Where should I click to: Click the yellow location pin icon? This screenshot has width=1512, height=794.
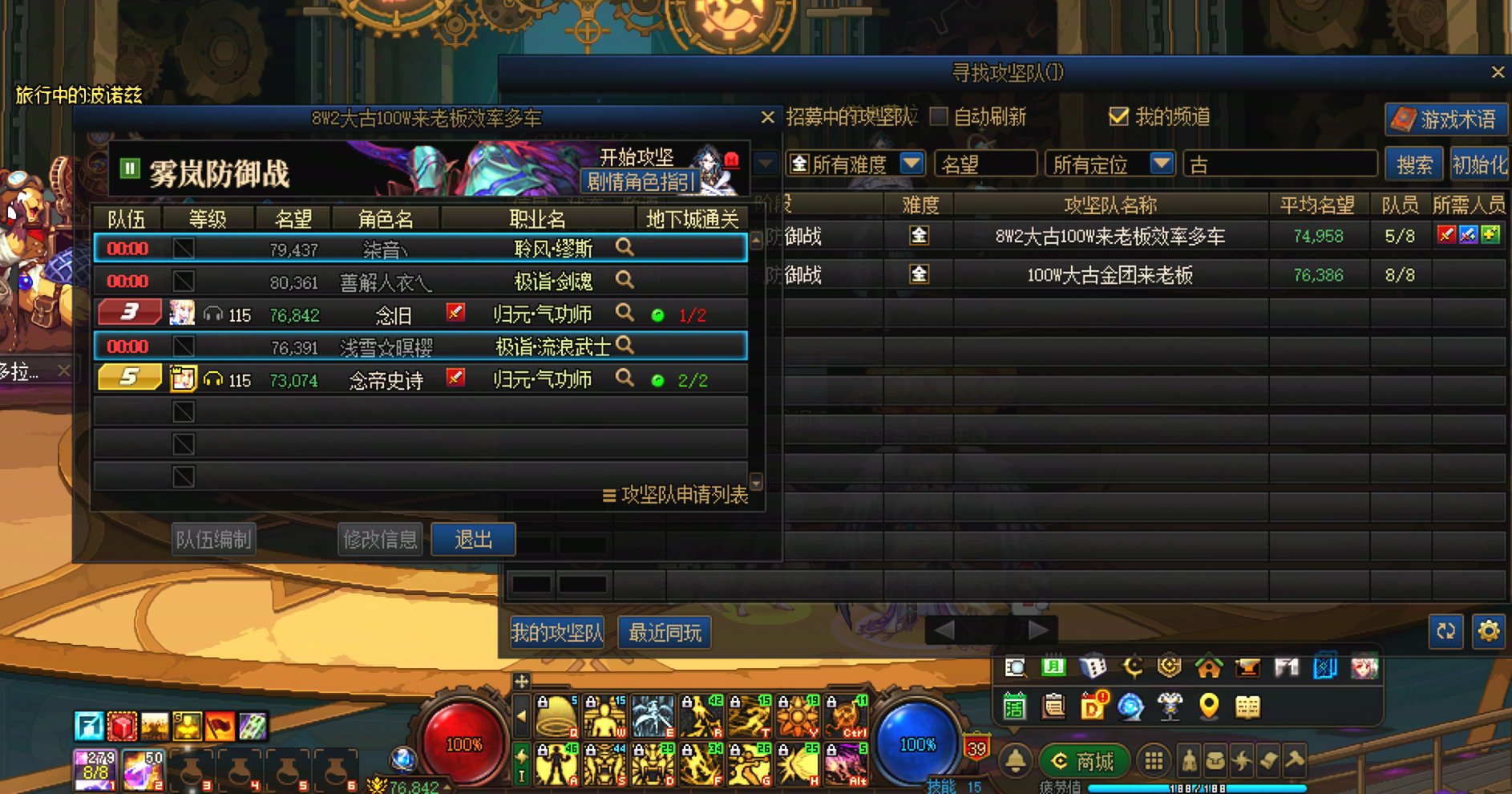[1209, 707]
